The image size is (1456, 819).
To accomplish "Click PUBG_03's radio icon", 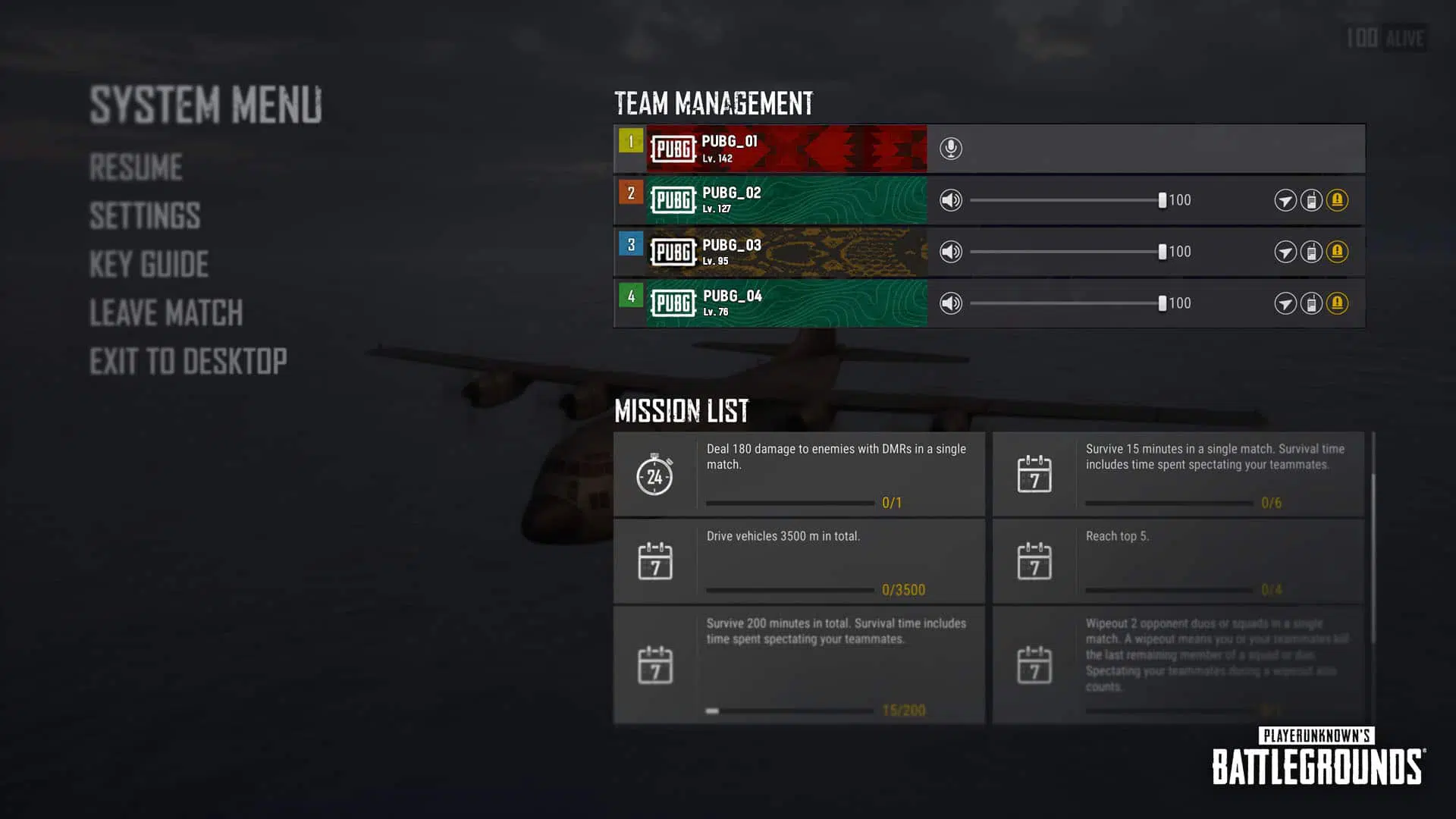I will click(x=1311, y=252).
